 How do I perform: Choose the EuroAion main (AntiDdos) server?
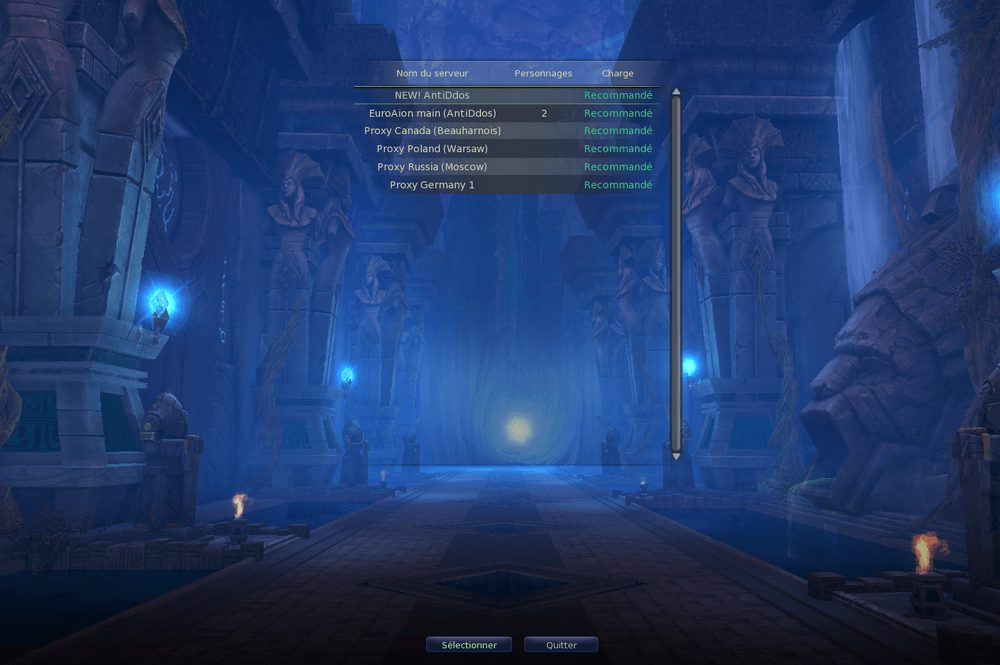(x=432, y=113)
